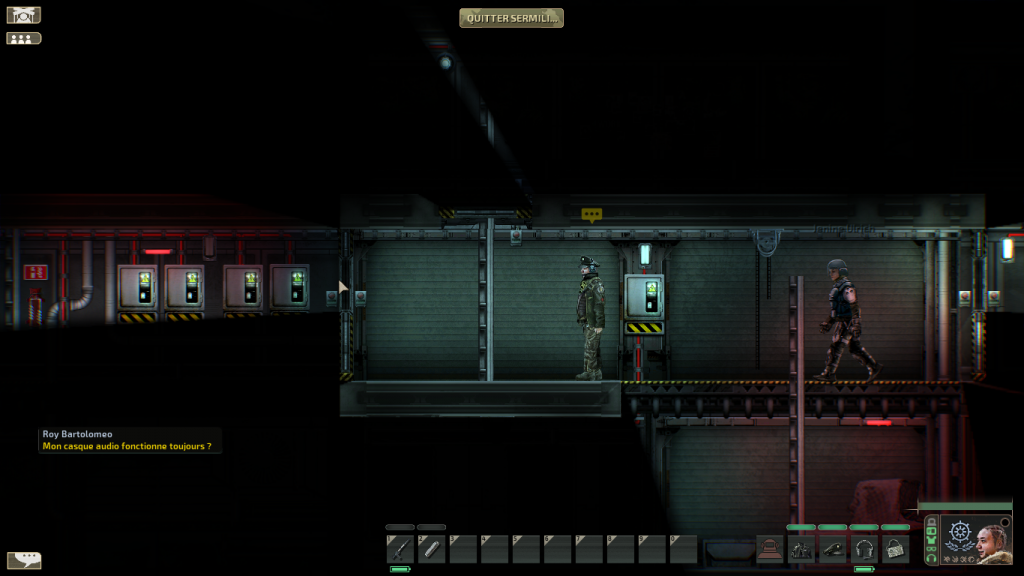This screenshot has width=1024, height=576.
Task: Open the crew list with three-person icon
Action: pos(24,39)
